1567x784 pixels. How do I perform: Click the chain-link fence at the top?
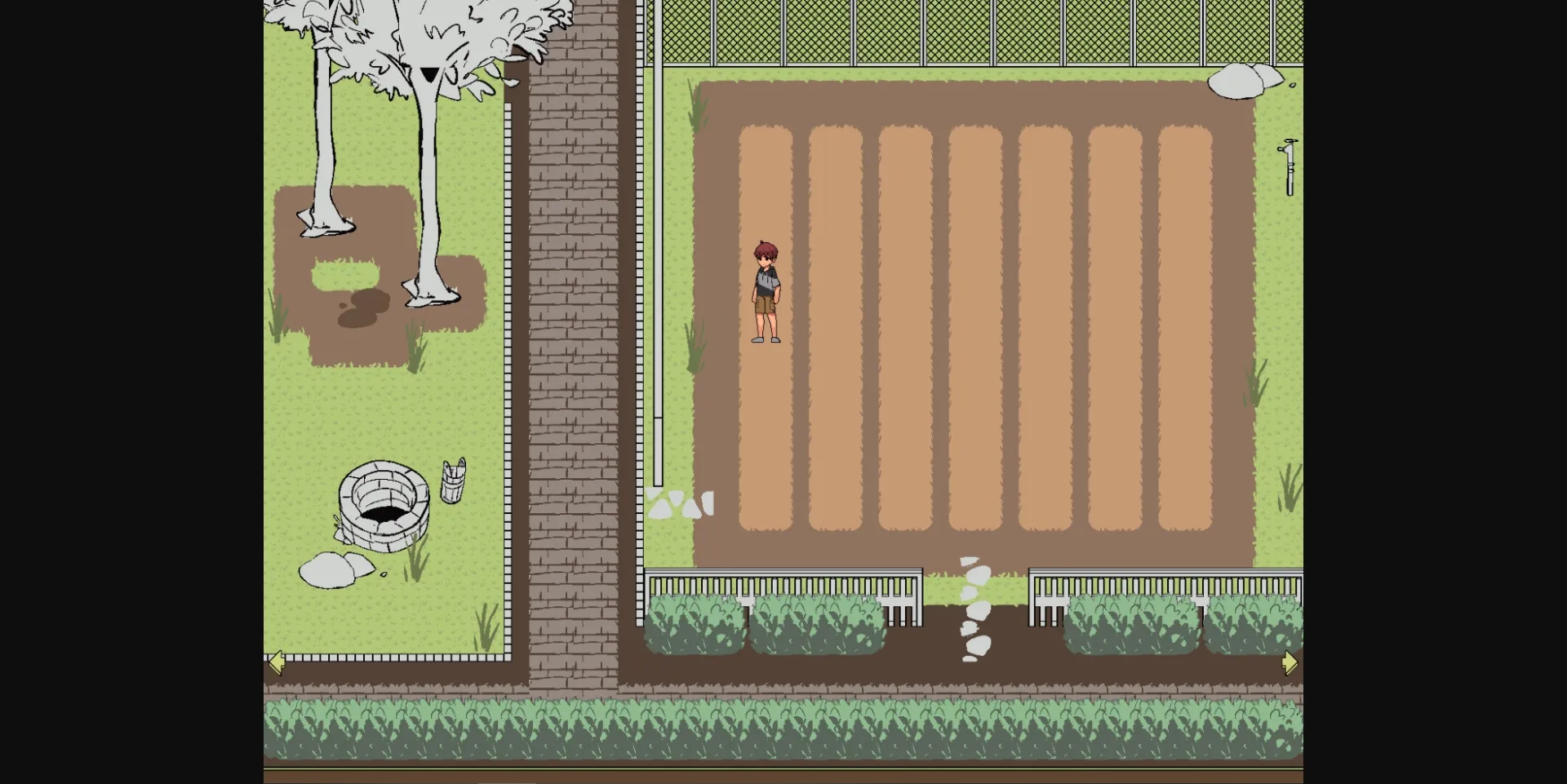pyautogui.click(x=979, y=33)
